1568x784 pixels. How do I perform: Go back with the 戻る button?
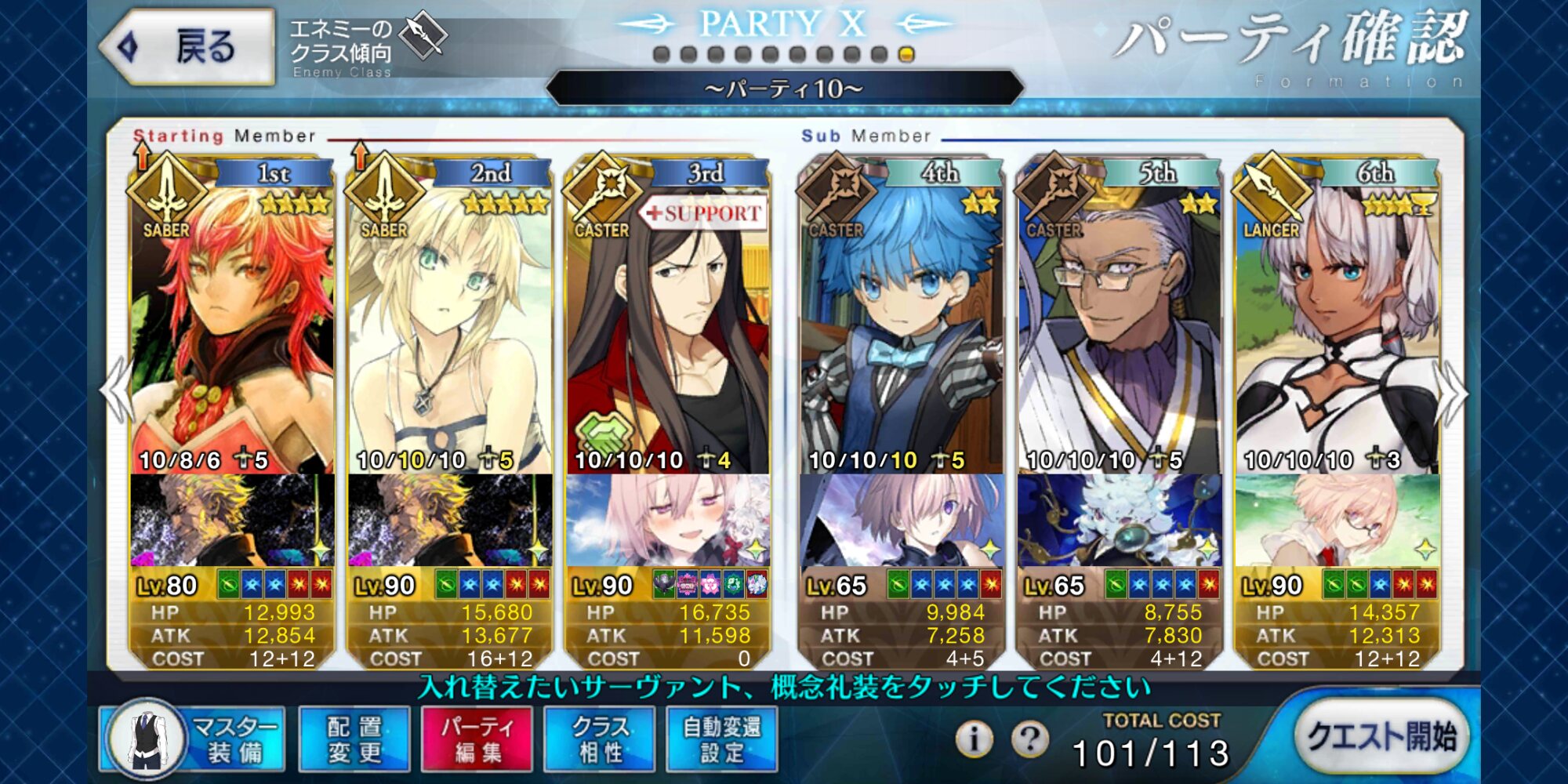tap(188, 47)
